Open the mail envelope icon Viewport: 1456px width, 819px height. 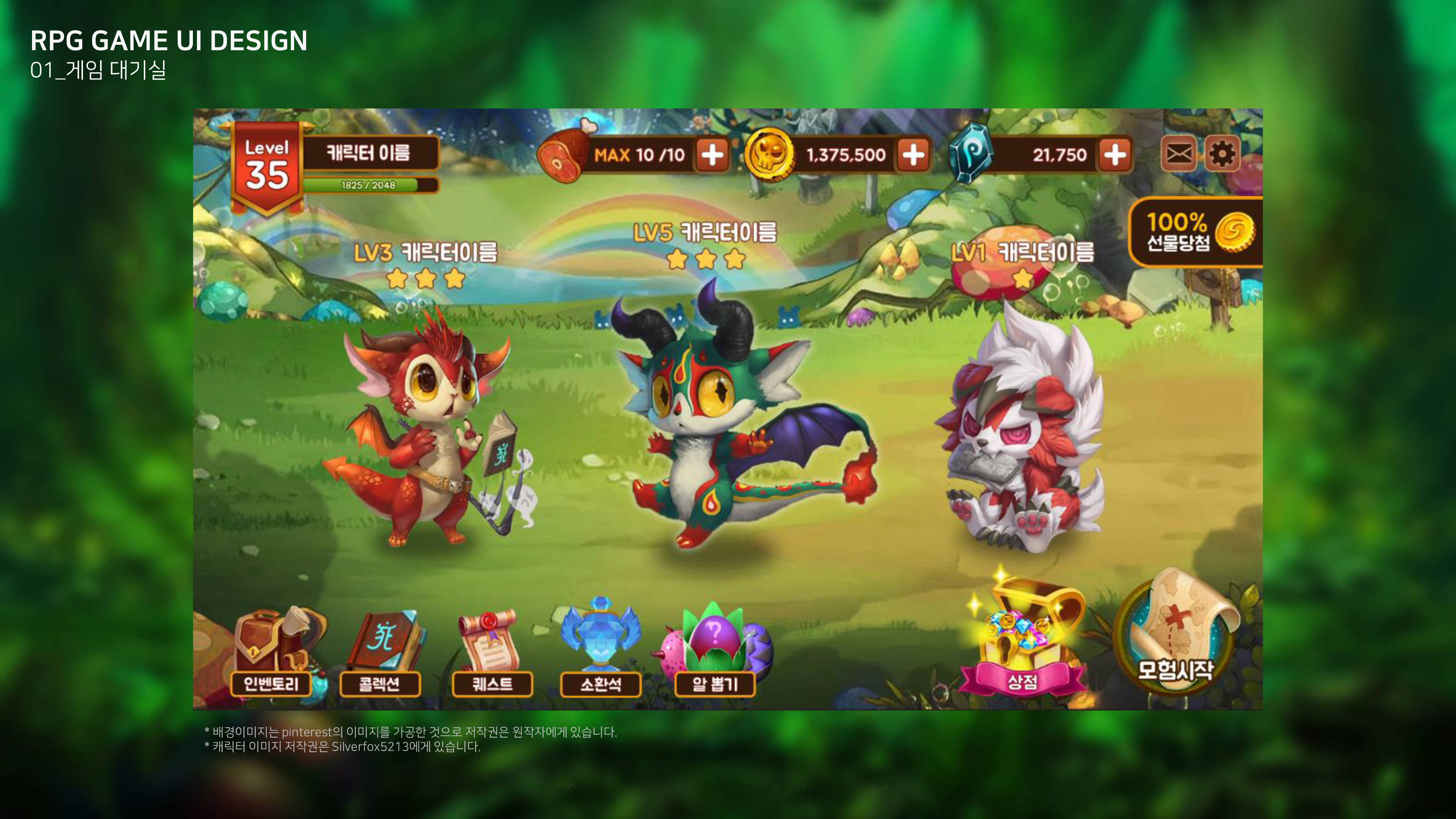[x=1179, y=154]
